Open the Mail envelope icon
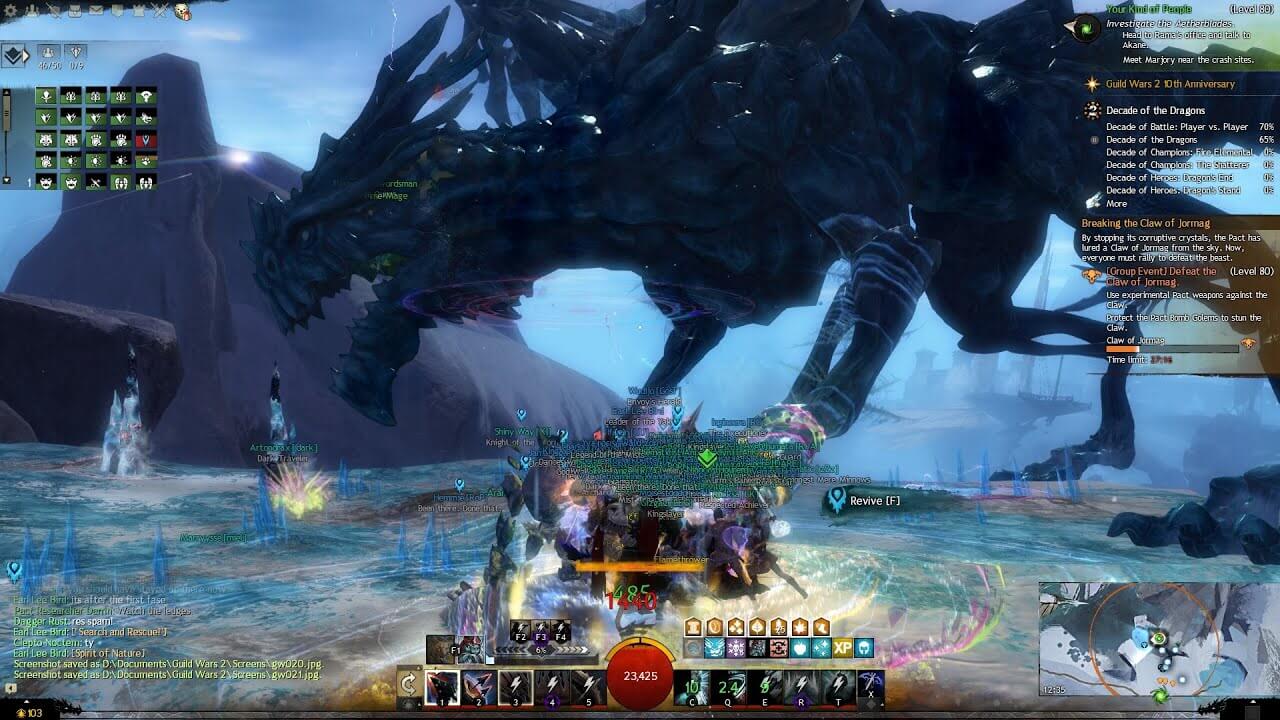Image resolution: width=1280 pixels, height=720 pixels. point(96,11)
